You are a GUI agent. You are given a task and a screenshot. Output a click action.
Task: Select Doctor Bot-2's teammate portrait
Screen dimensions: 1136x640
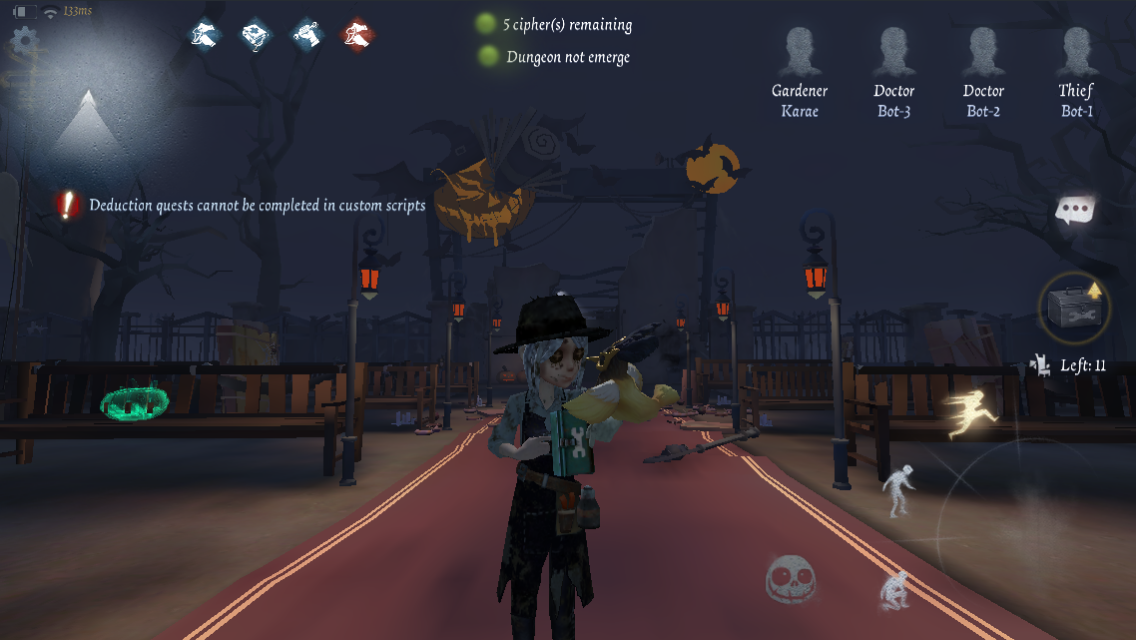pos(983,53)
